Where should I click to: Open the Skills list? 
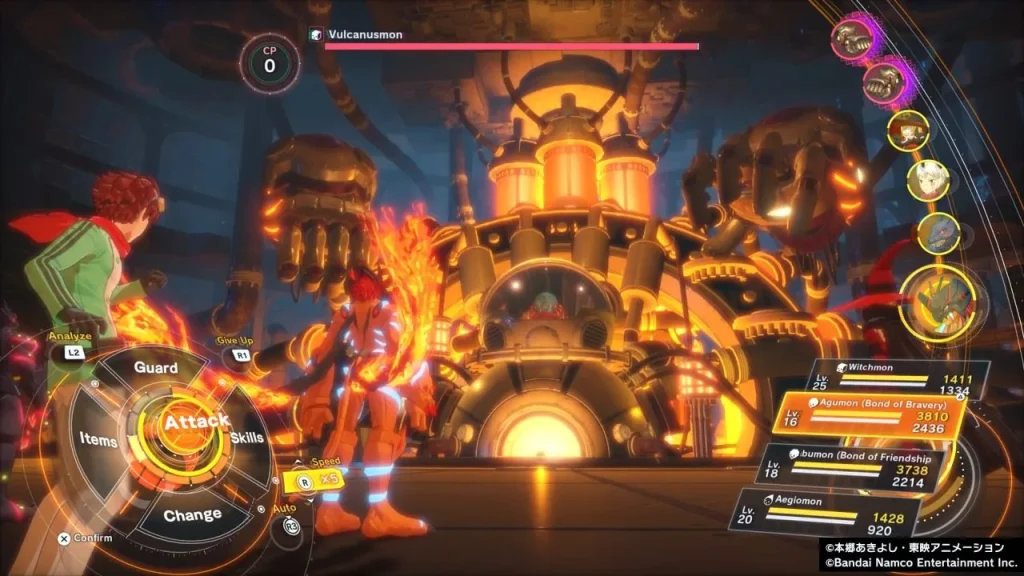tap(247, 439)
